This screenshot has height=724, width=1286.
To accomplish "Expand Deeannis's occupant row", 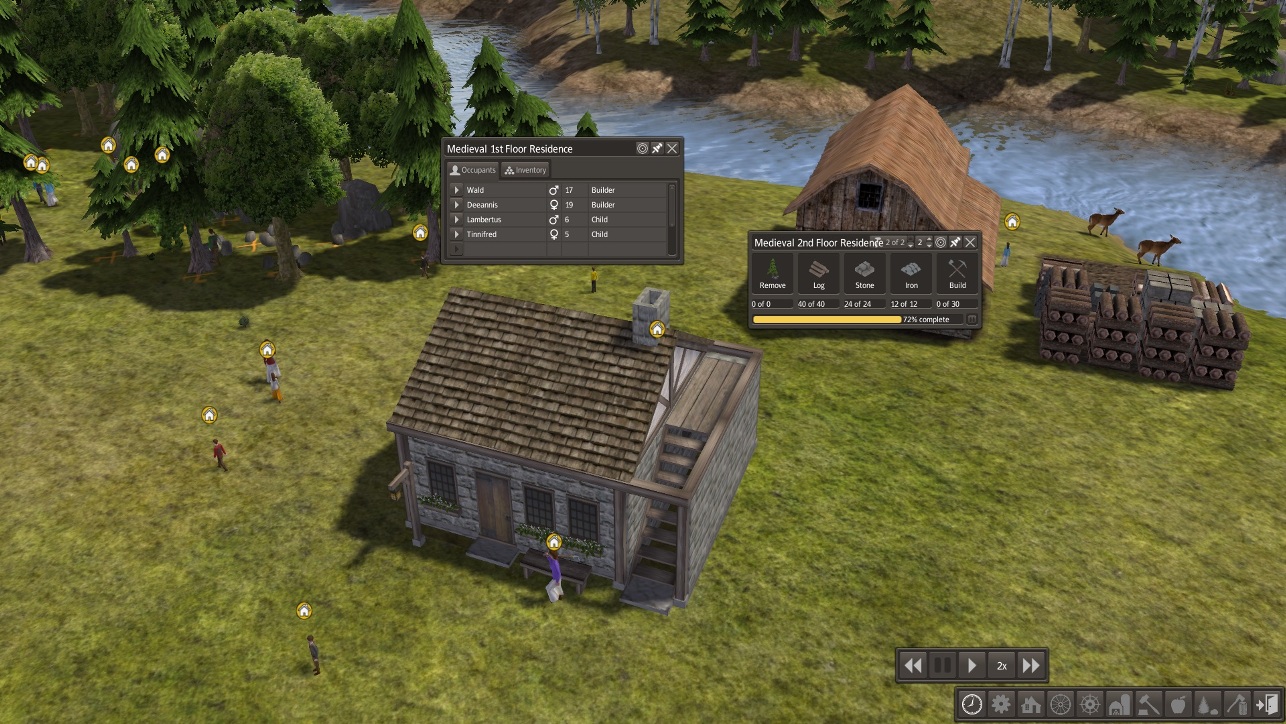I will point(457,205).
